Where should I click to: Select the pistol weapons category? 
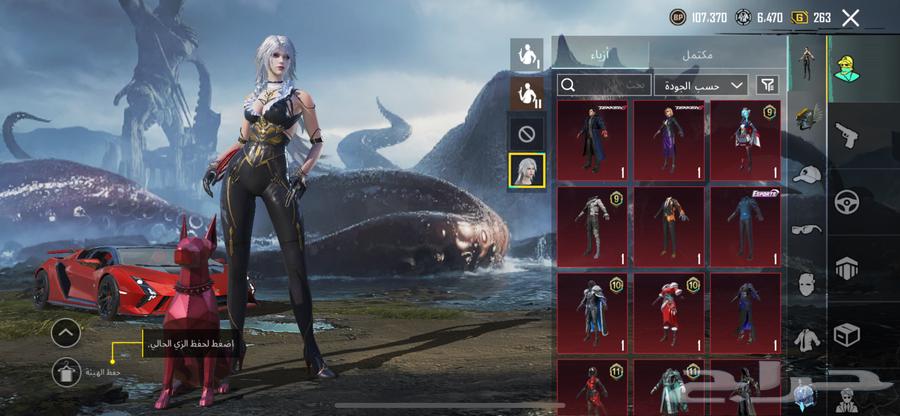847,134
